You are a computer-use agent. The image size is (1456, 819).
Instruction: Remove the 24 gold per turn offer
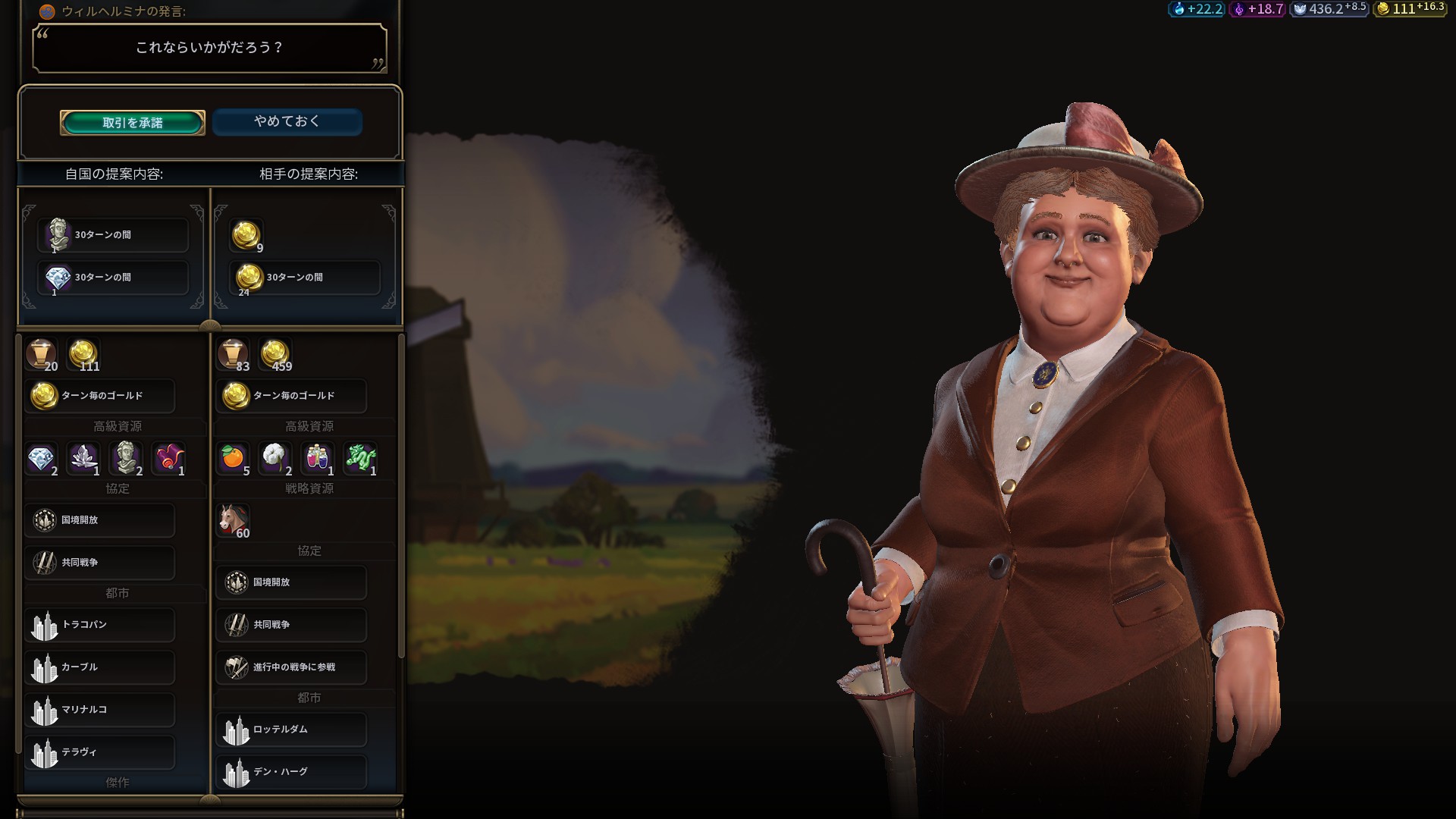304,278
